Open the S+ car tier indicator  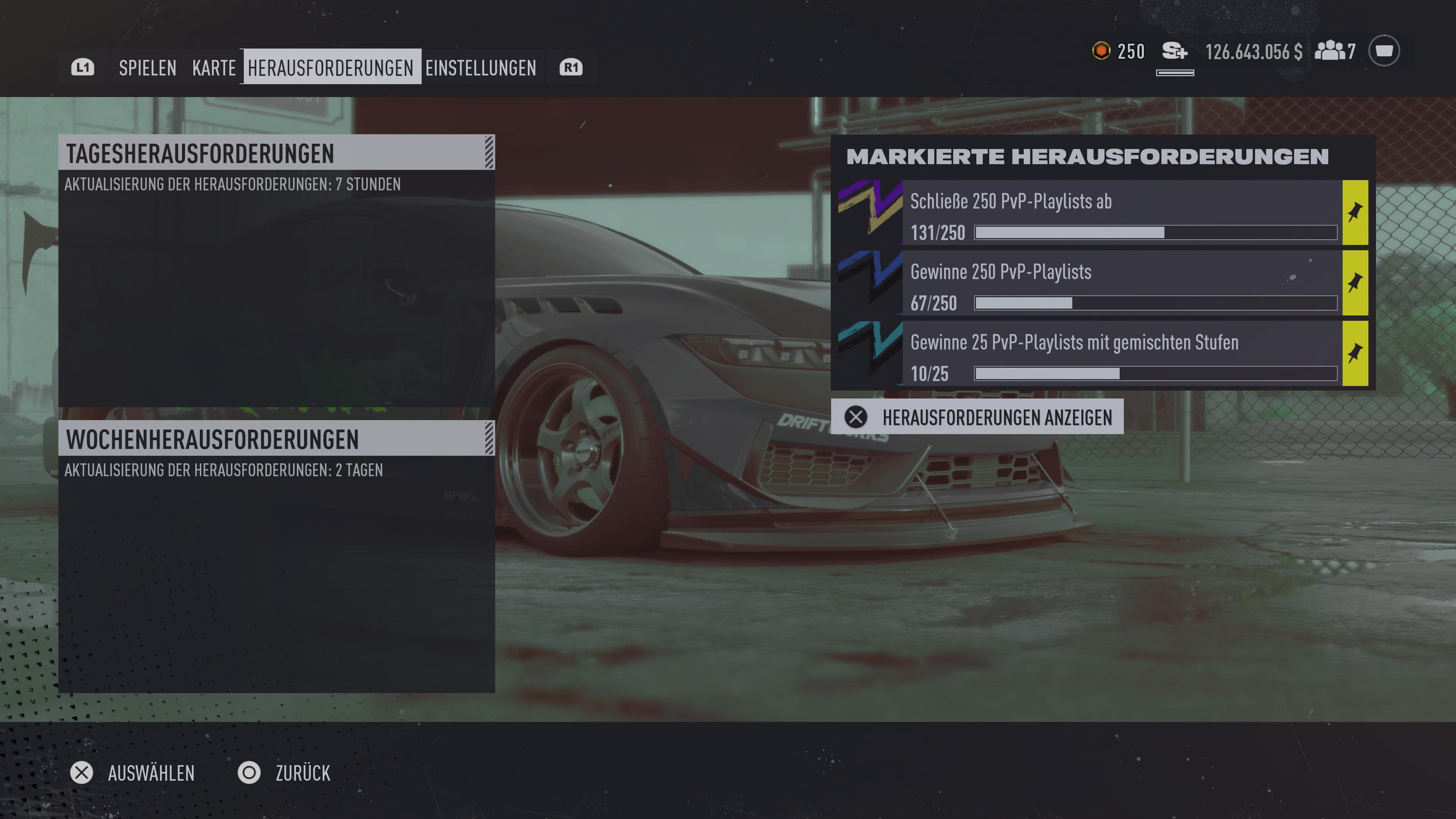(x=1175, y=52)
